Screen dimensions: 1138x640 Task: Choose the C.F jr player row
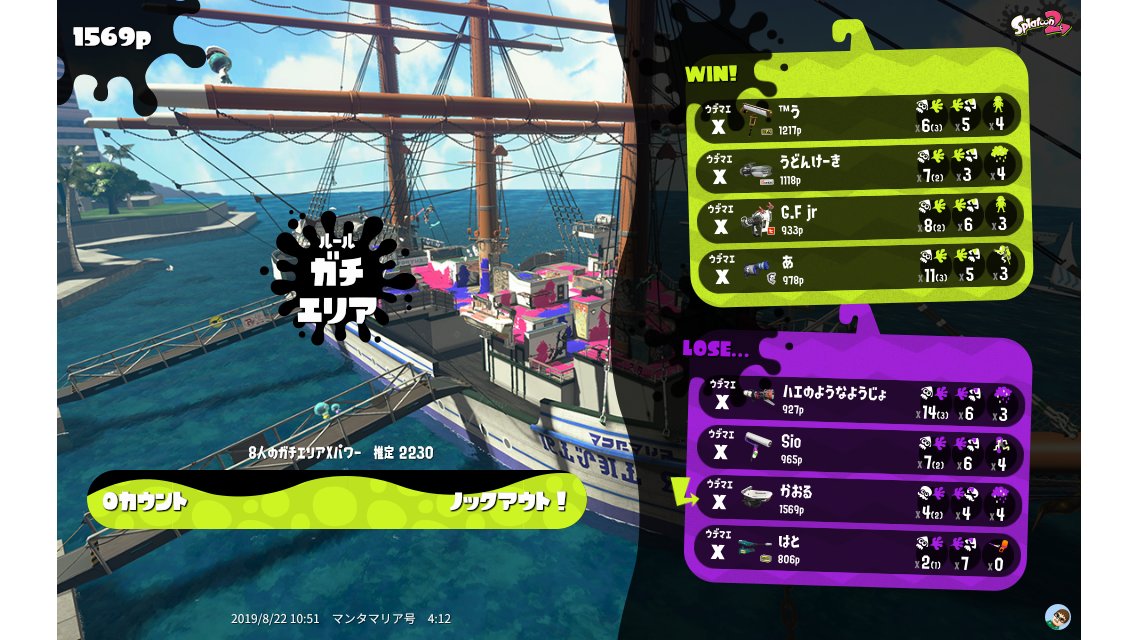pos(860,217)
